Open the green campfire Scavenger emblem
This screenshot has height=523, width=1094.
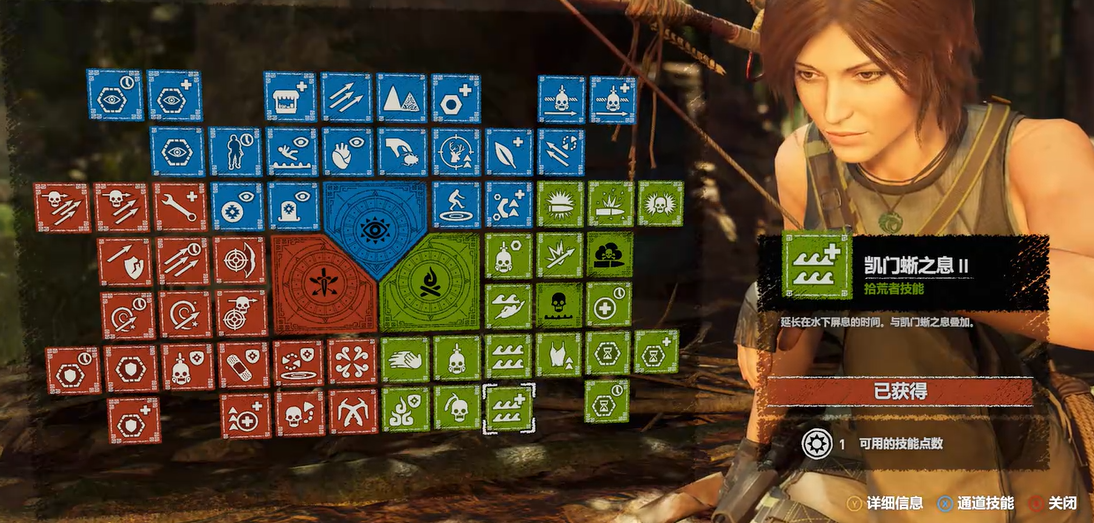click(430, 283)
